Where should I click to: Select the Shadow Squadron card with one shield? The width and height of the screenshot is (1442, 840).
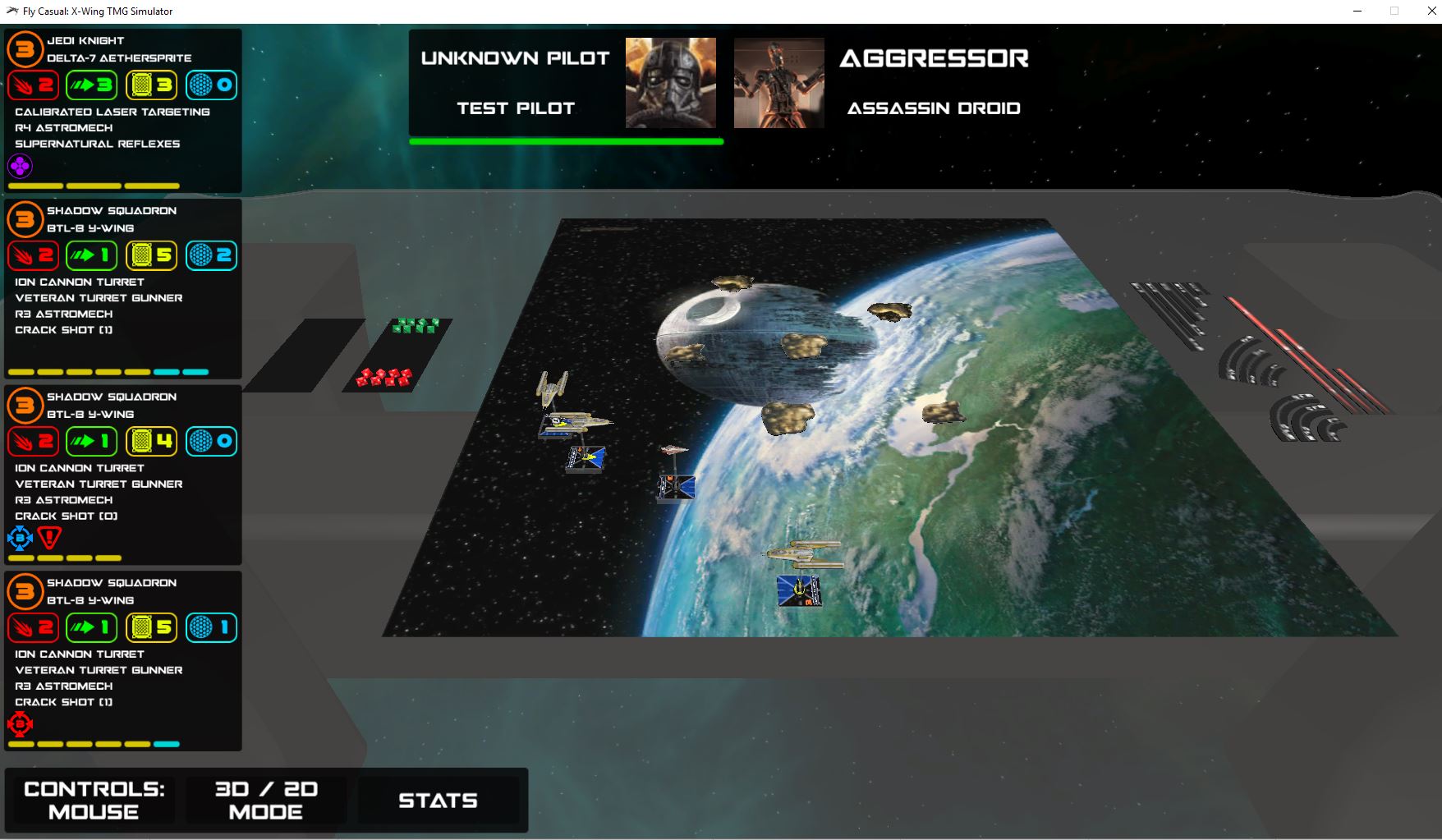pyautogui.click(x=123, y=591)
